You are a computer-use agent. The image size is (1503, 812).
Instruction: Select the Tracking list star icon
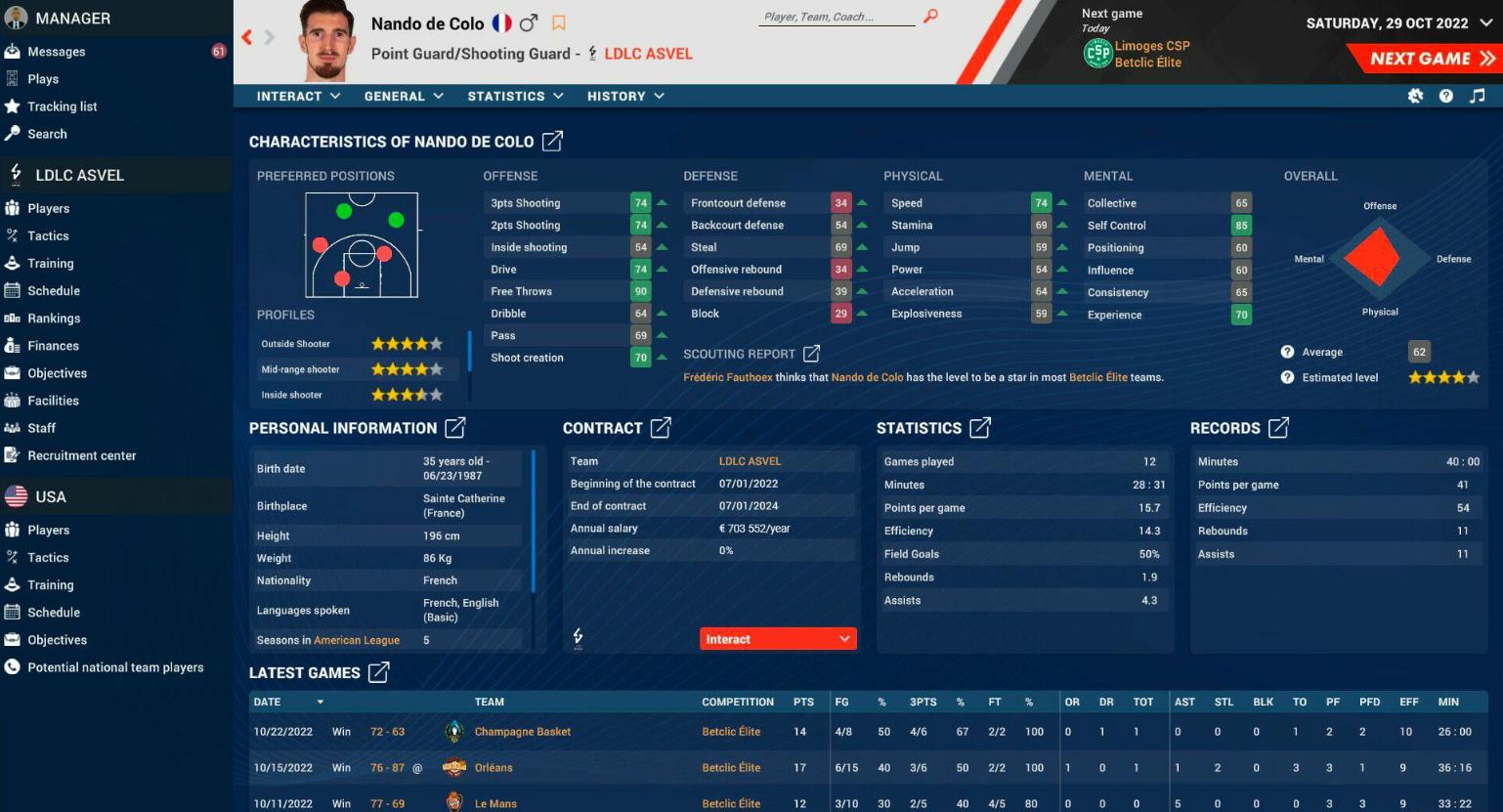[15, 107]
